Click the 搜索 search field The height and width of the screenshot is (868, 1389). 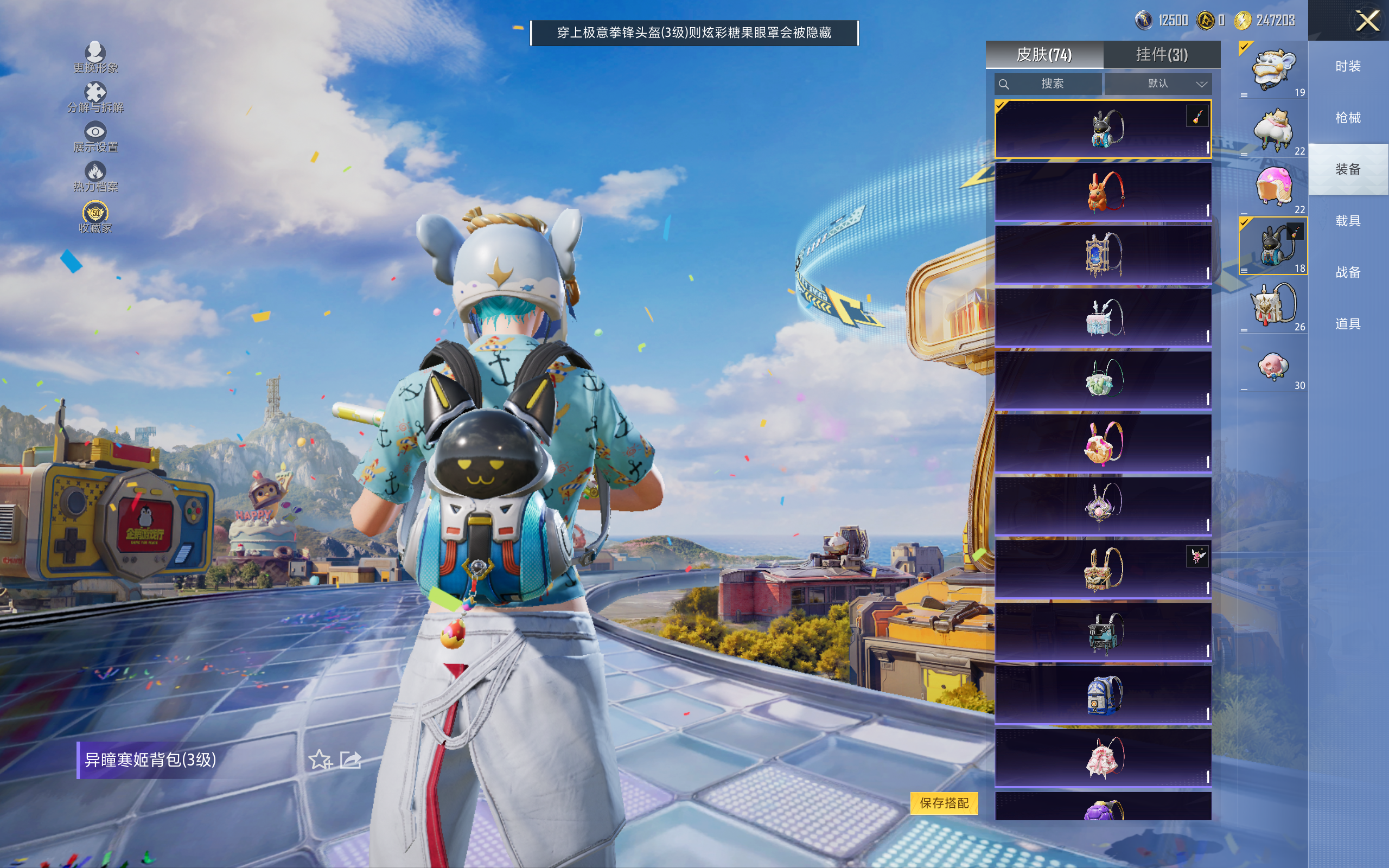pos(1048,84)
